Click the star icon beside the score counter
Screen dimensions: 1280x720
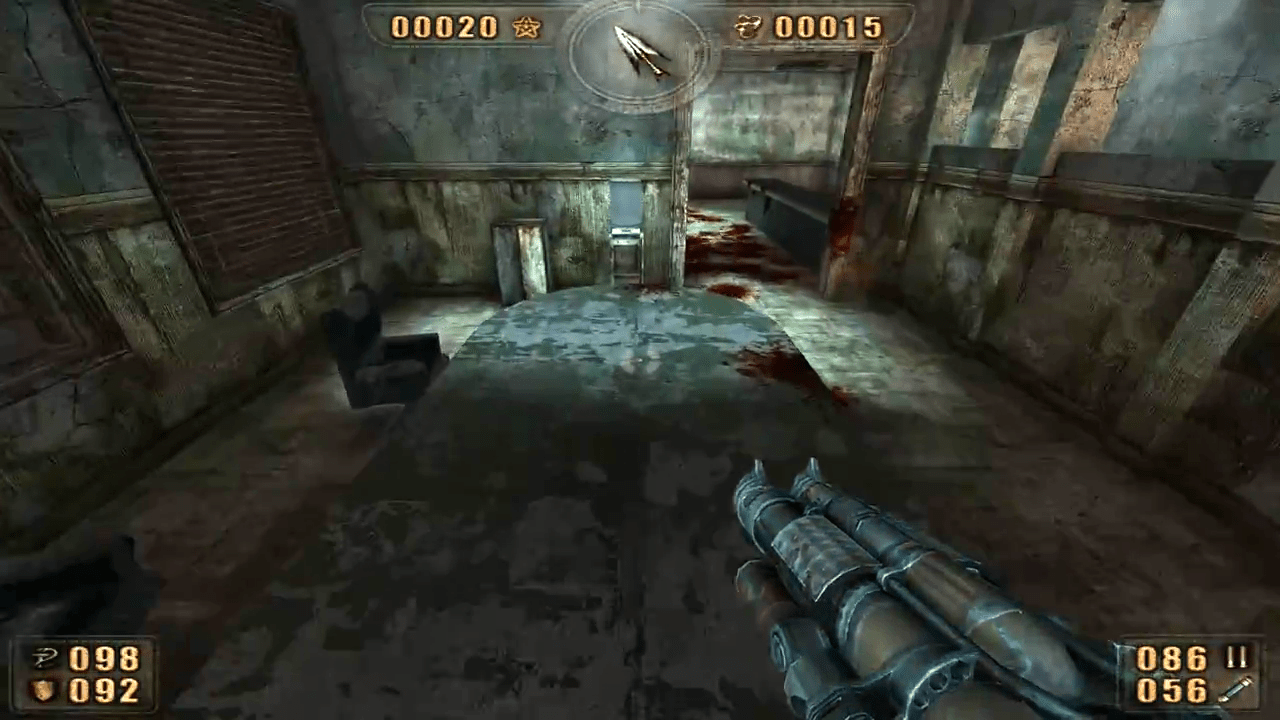coord(527,28)
